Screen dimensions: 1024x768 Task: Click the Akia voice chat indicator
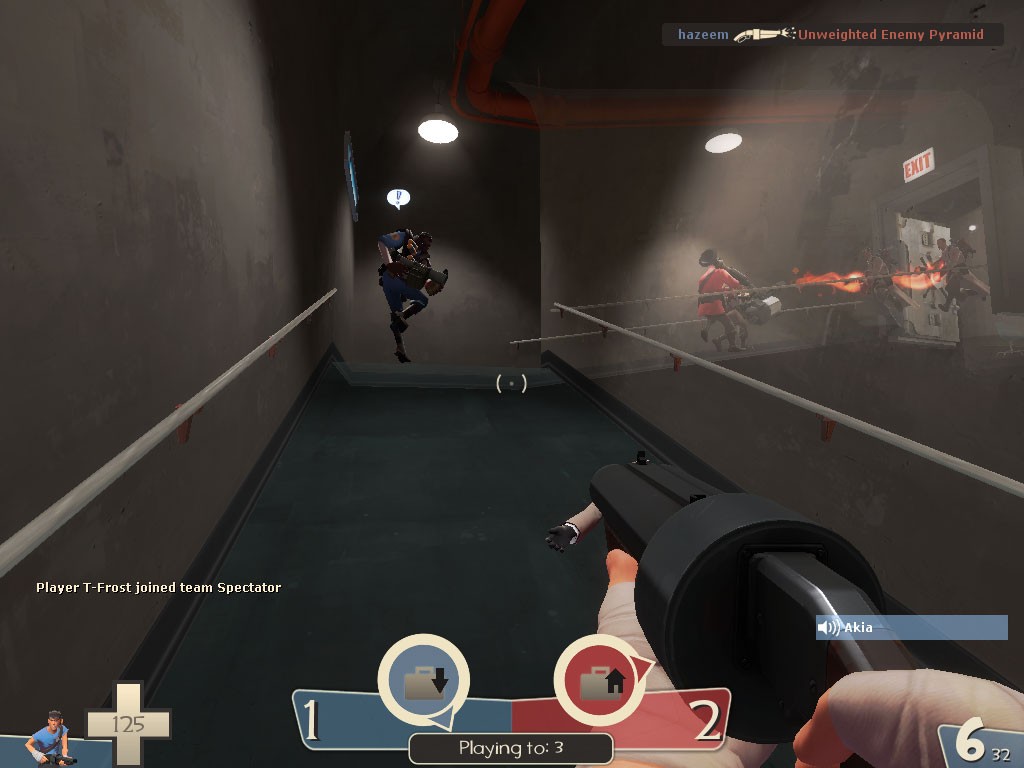click(x=911, y=627)
